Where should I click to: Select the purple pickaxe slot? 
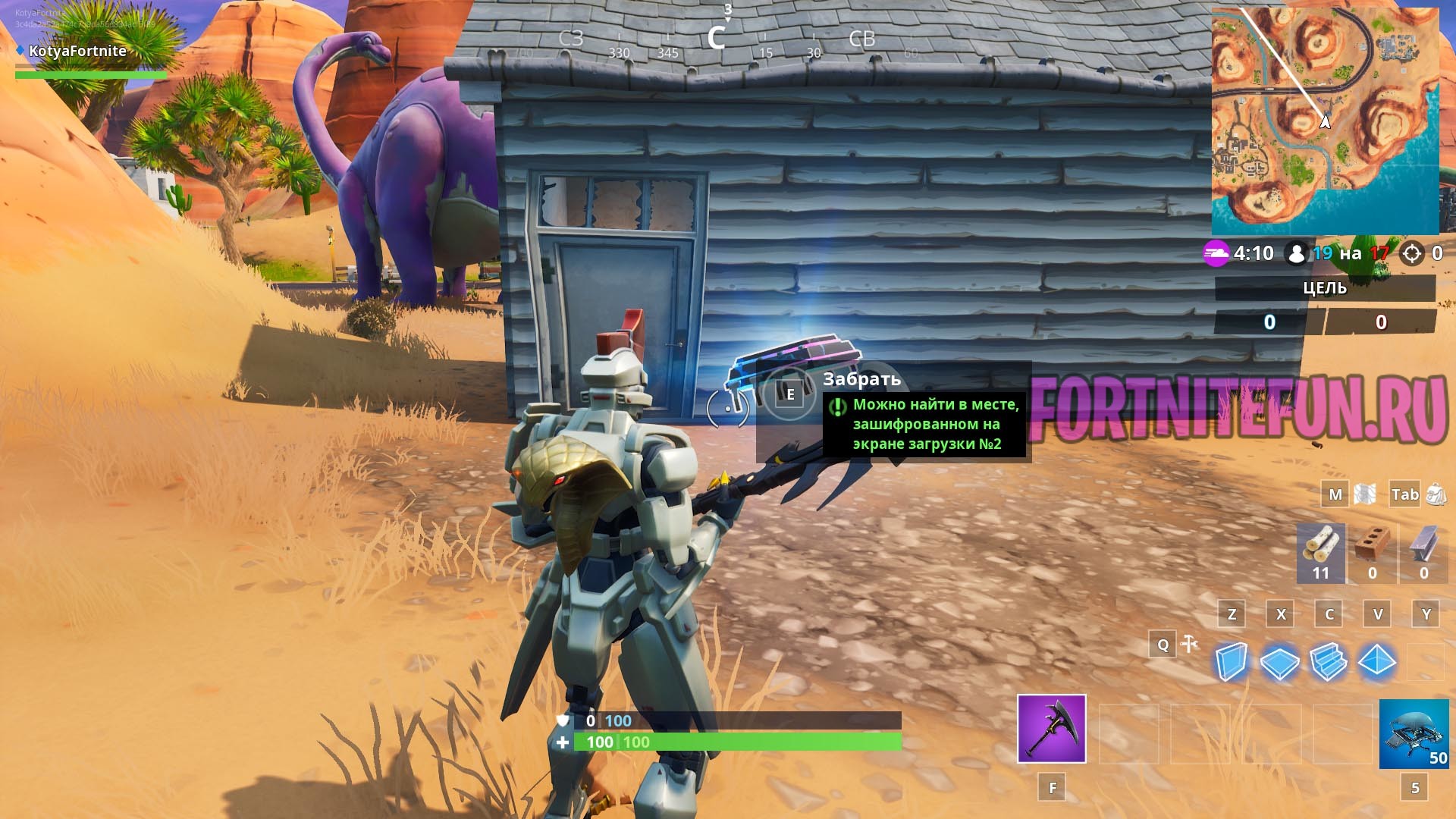[x=1051, y=728]
